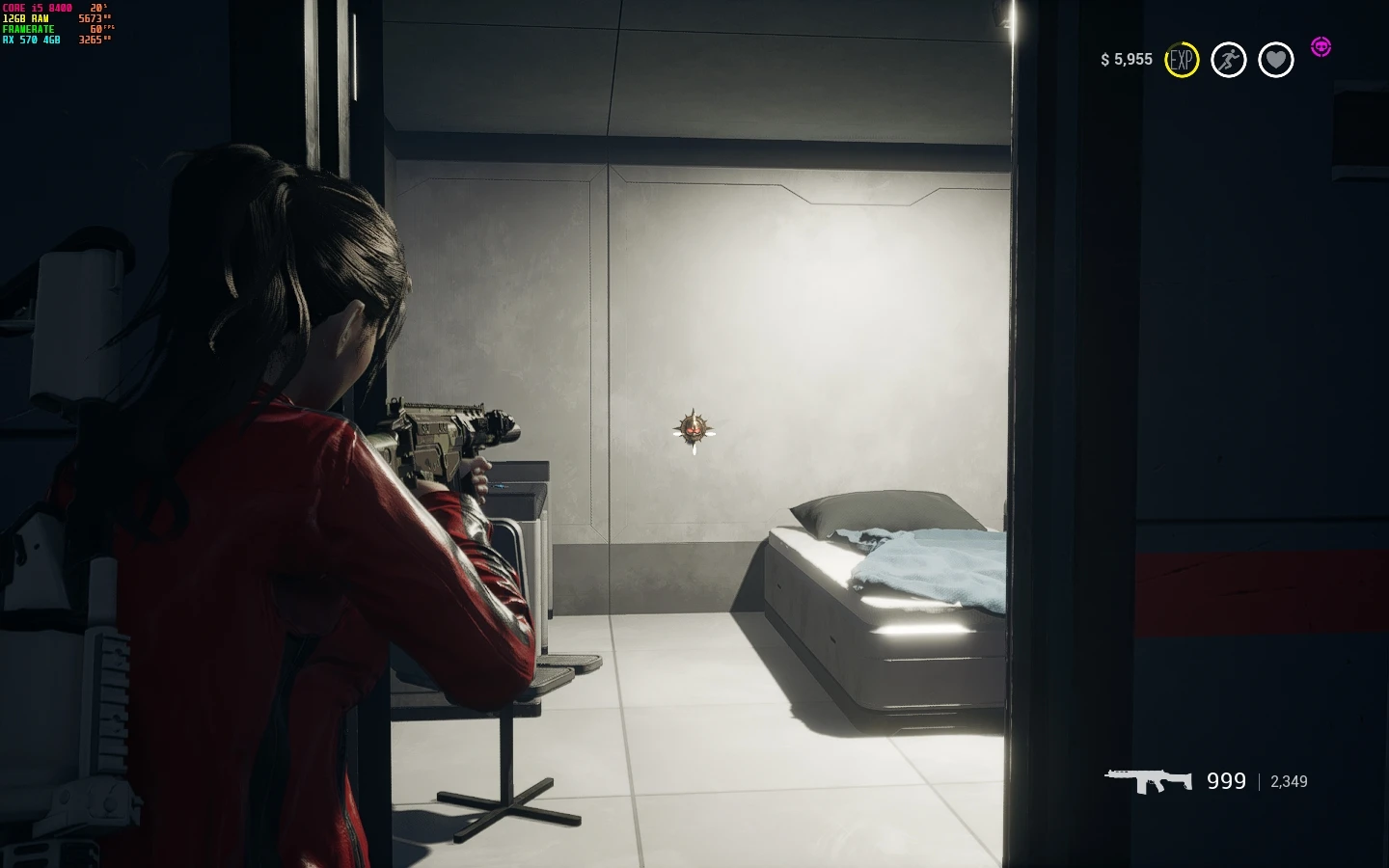Select the assault rifle weapon icon
Screen dimensions: 1389x868
click(x=1148, y=780)
